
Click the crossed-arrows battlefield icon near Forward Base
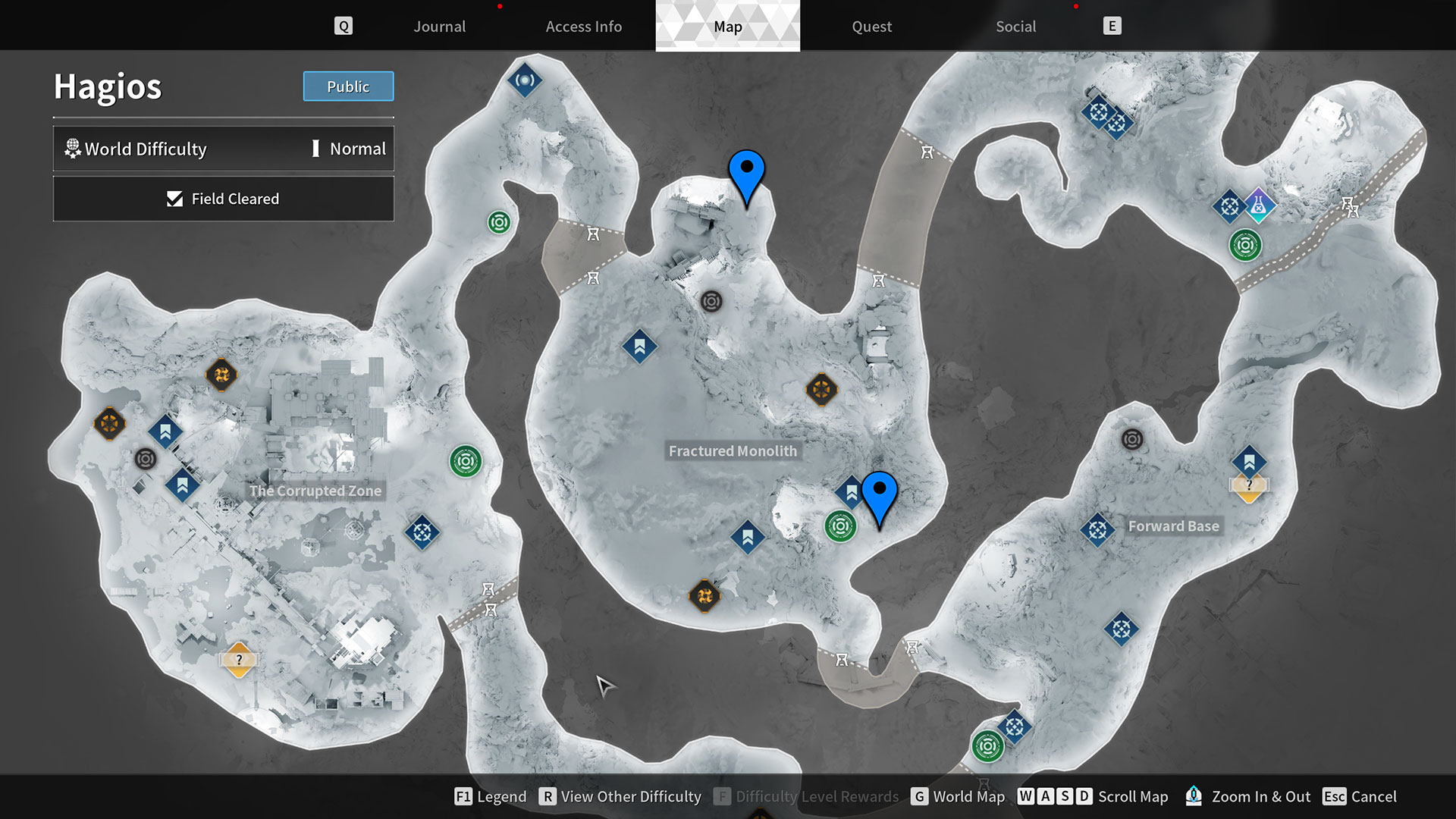pyautogui.click(x=1097, y=530)
